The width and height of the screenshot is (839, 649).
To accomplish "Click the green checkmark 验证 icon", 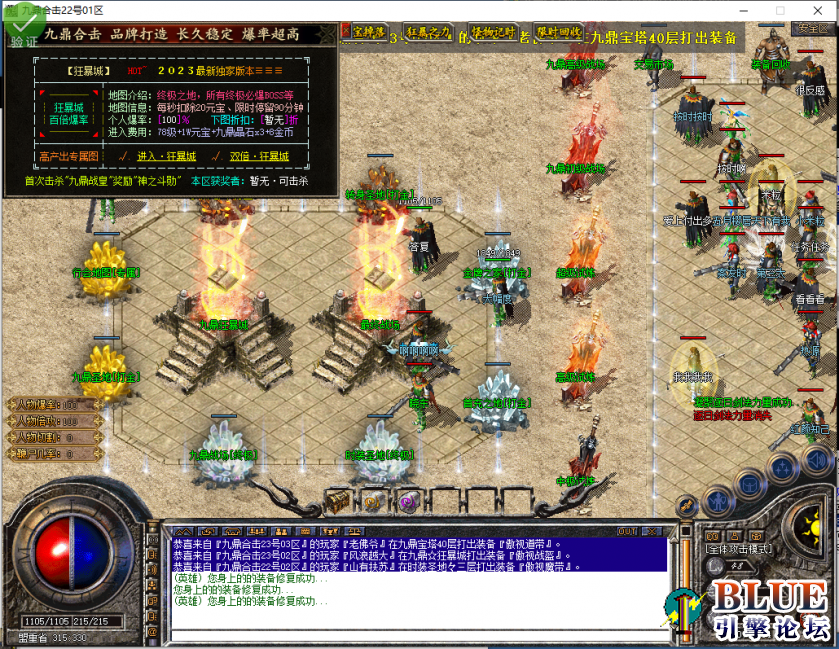I will click(22, 29).
